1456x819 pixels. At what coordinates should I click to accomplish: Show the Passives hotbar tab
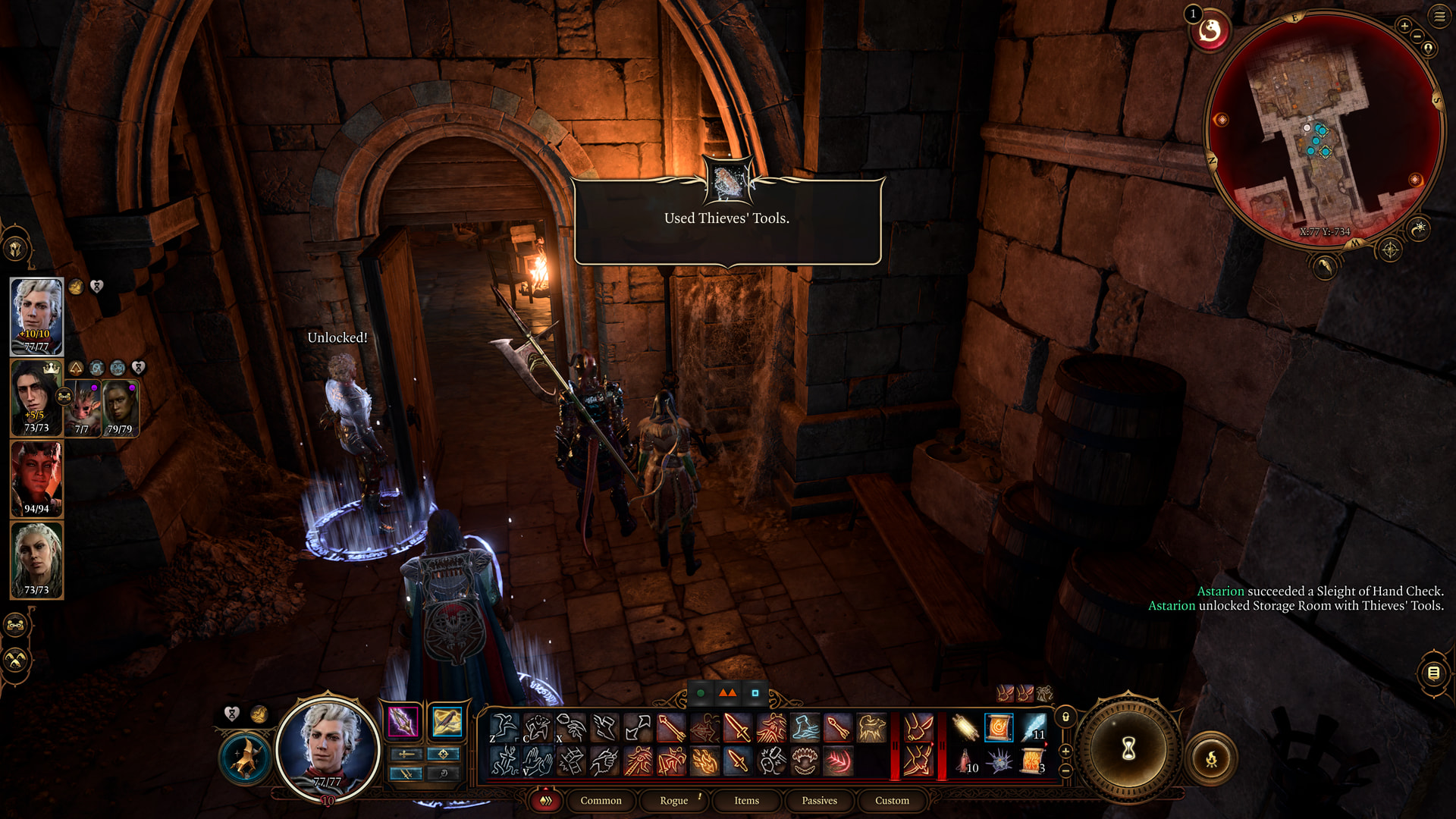click(819, 801)
